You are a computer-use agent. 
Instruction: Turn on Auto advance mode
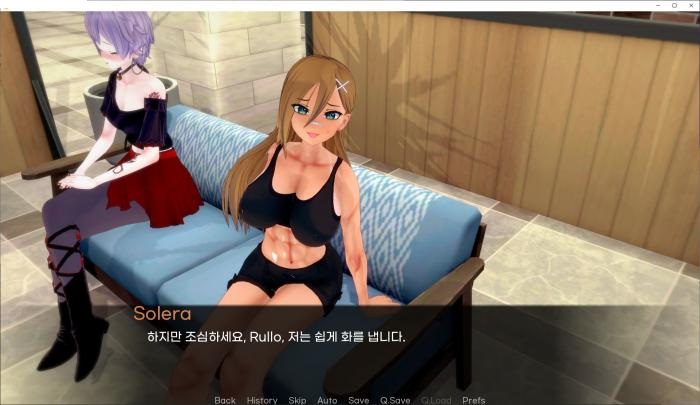327,400
